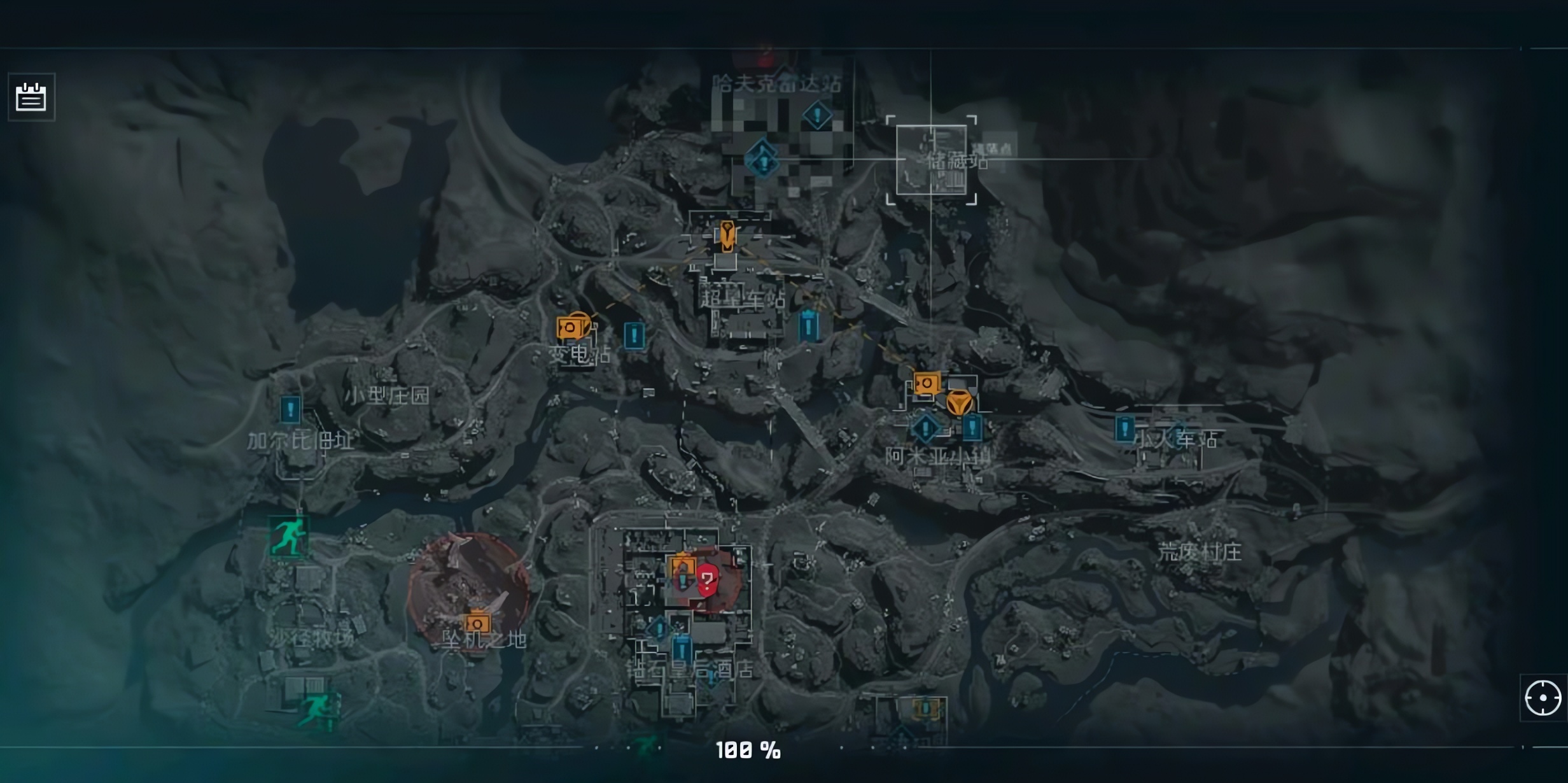Select the red question mark shield marker
This screenshot has width=1568, height=783.
707,580
